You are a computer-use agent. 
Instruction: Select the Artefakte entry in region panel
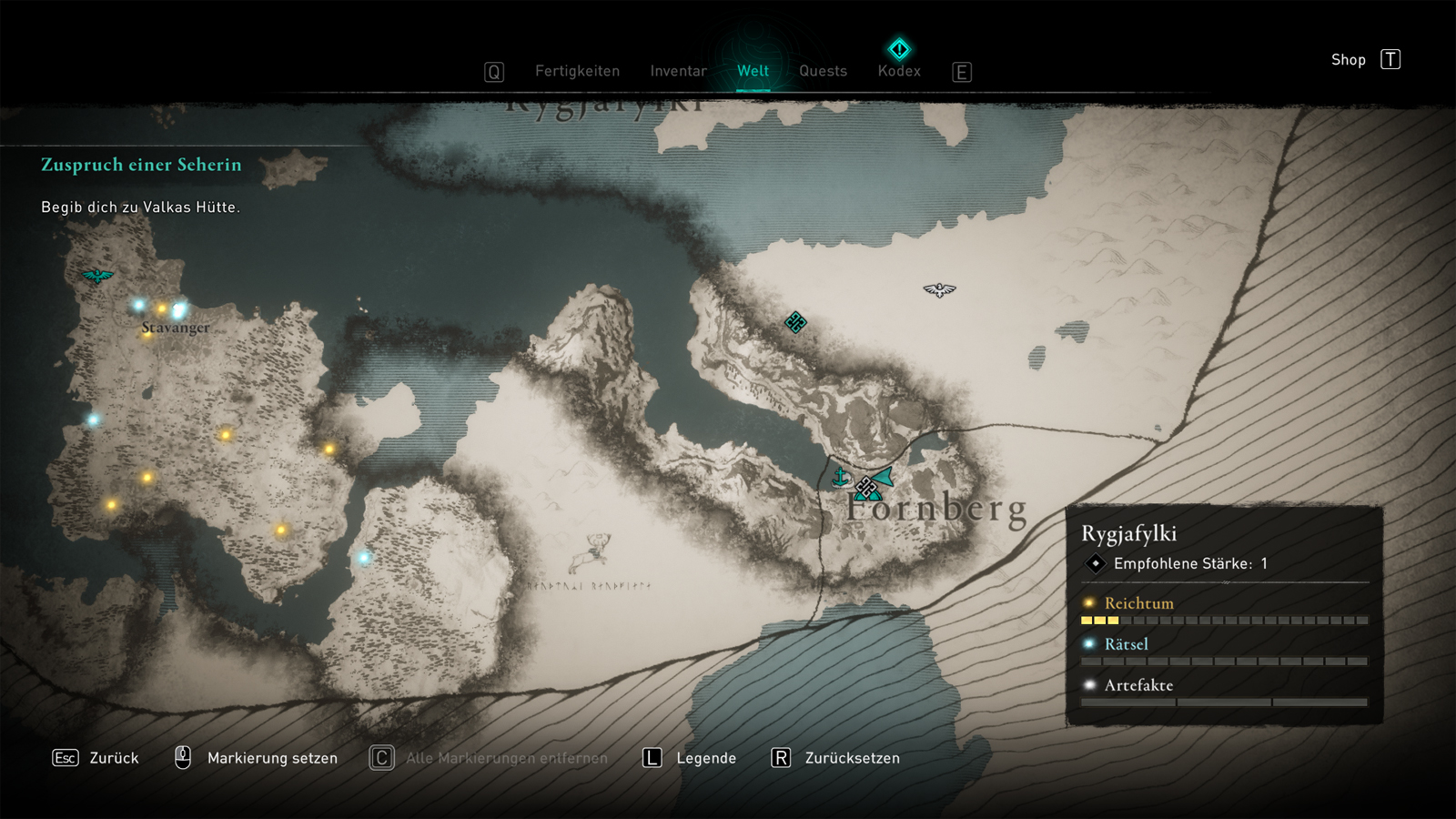pyautogui.click(x=1137, y=685)
